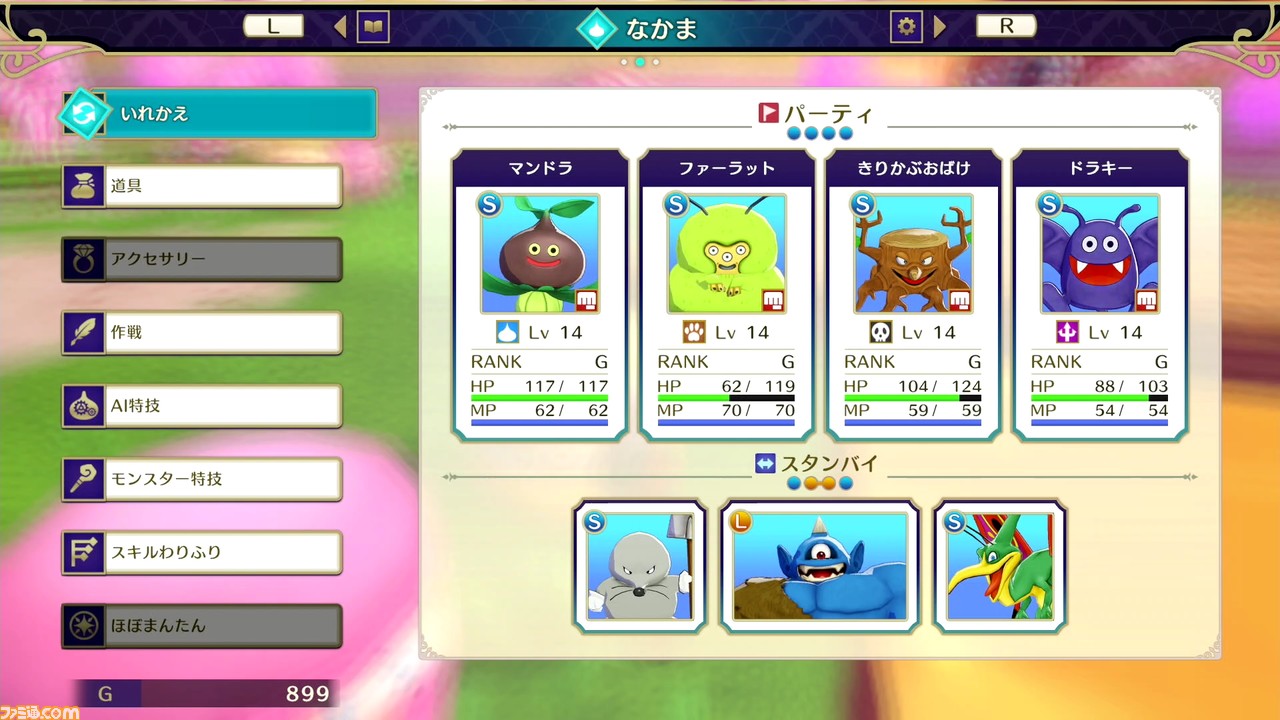Select the ドラキー party card
The image size is (1280, 720).
click(x=1100, y=295)
